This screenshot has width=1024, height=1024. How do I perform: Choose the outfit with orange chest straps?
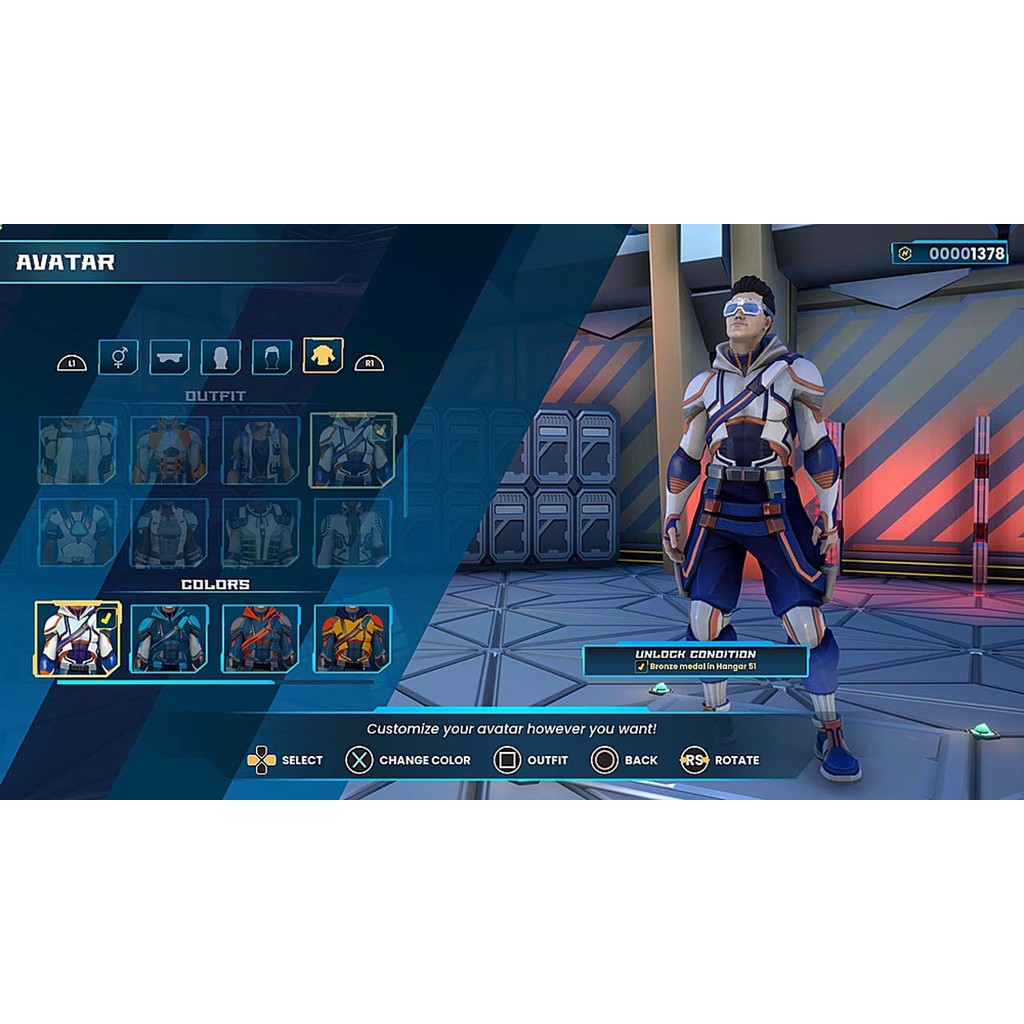tap(169, 450)
